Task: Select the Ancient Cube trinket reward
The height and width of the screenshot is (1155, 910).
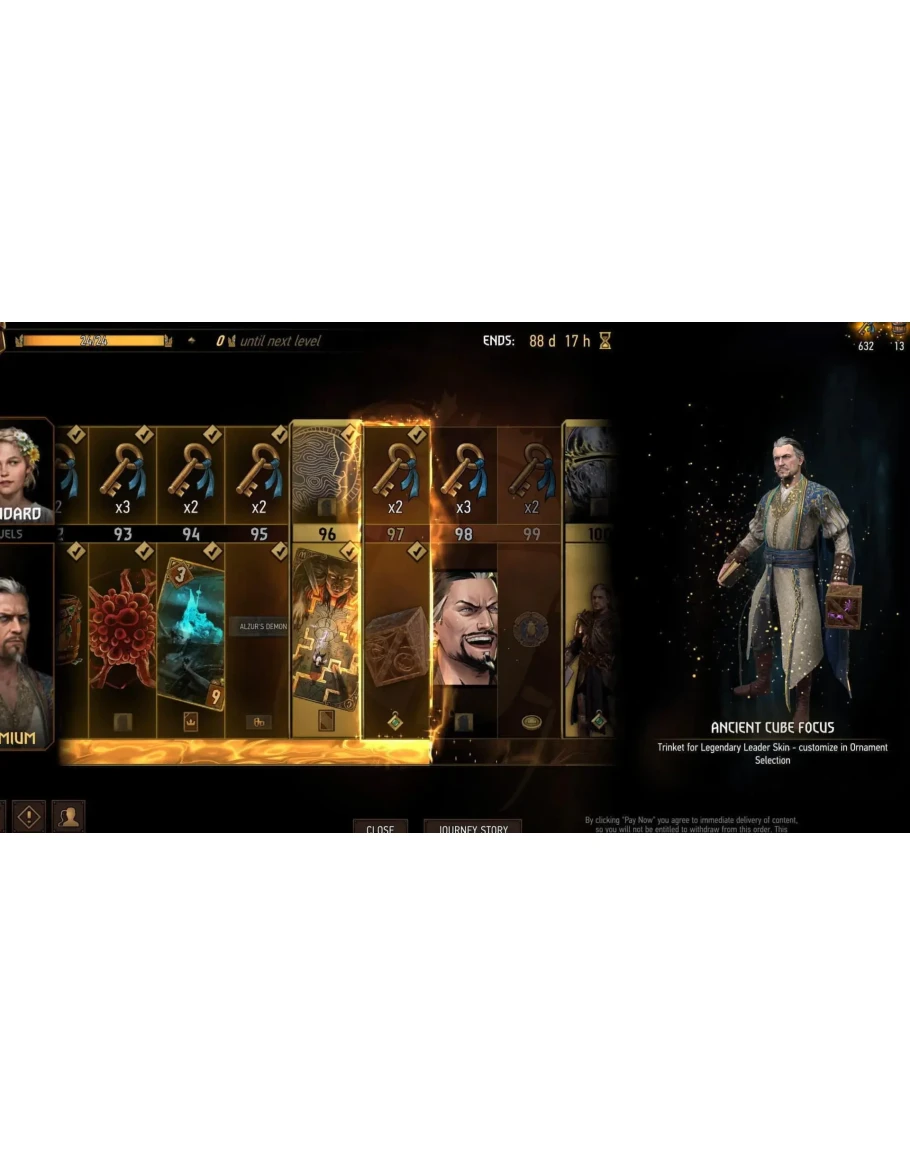Action: click(x=396, y=641)
